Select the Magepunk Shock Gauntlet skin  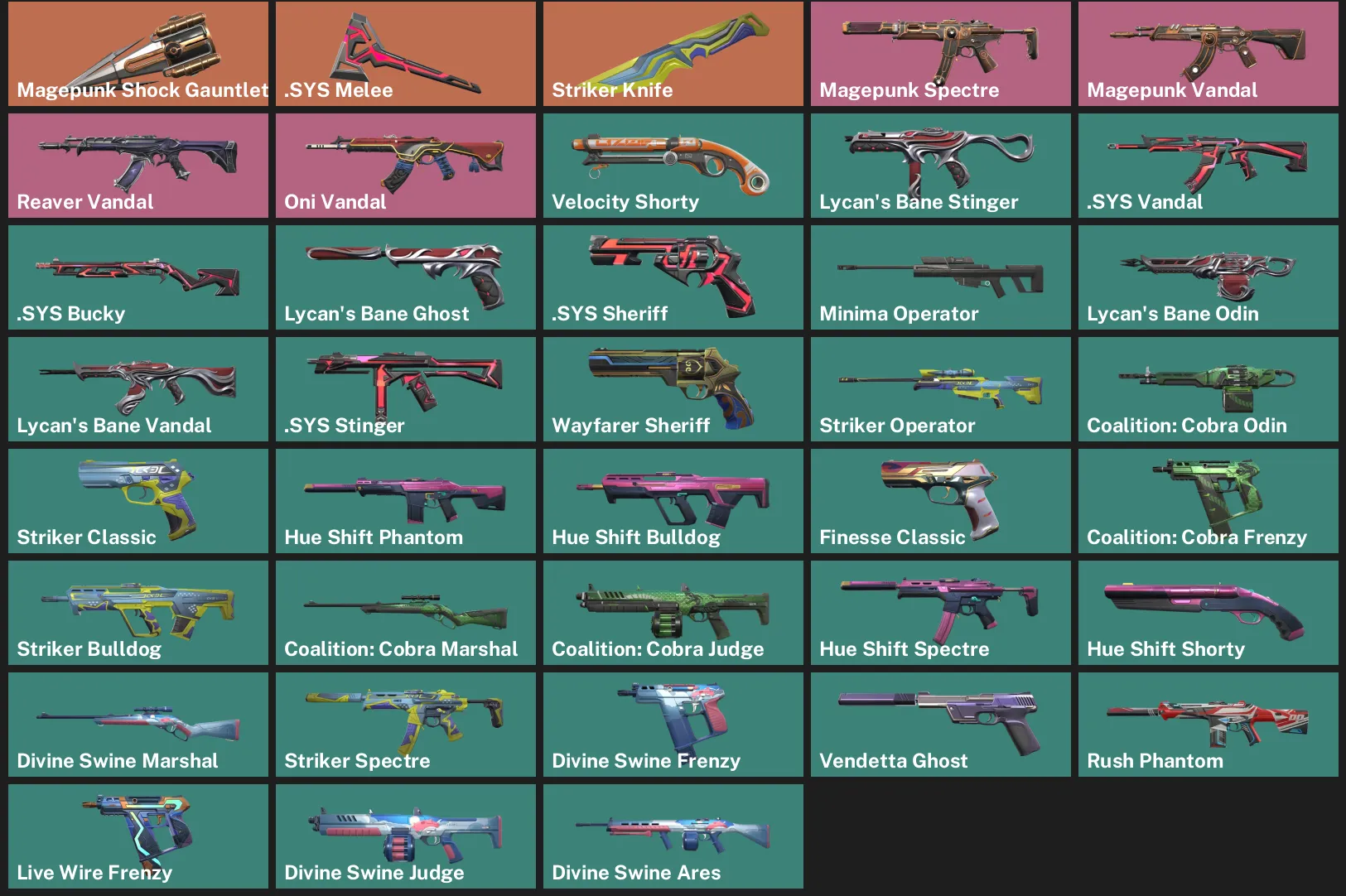(137, 53)
